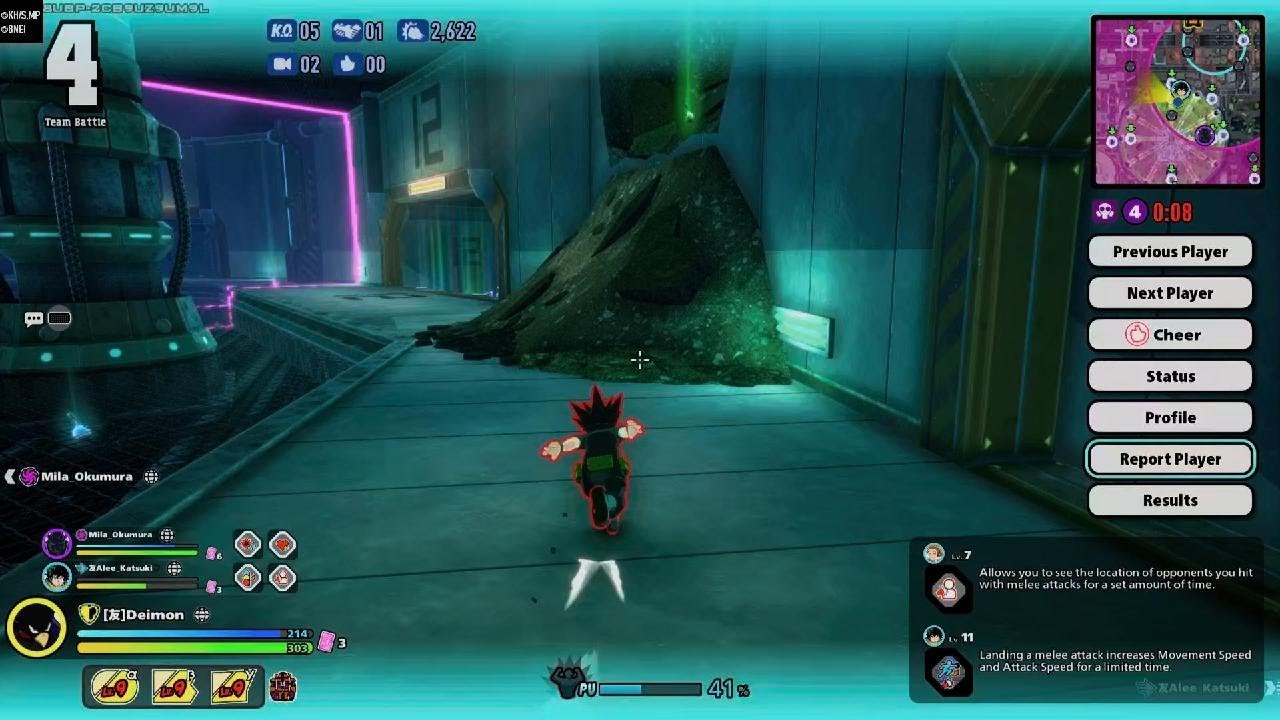
Task: Activate the beta quirk skill card
Action: (x=174, y=687)
